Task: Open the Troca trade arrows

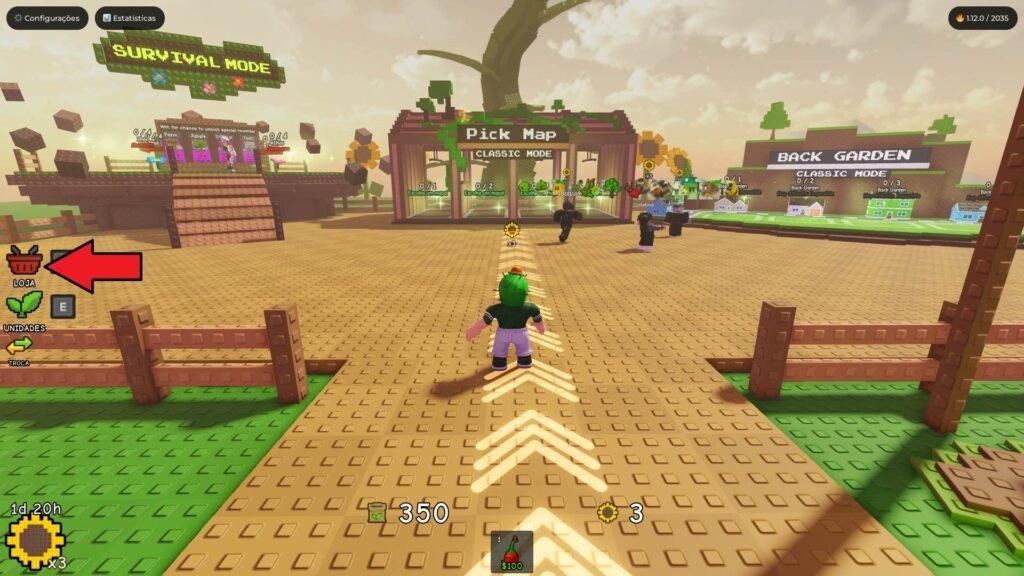Action: (x=20, y=346)
